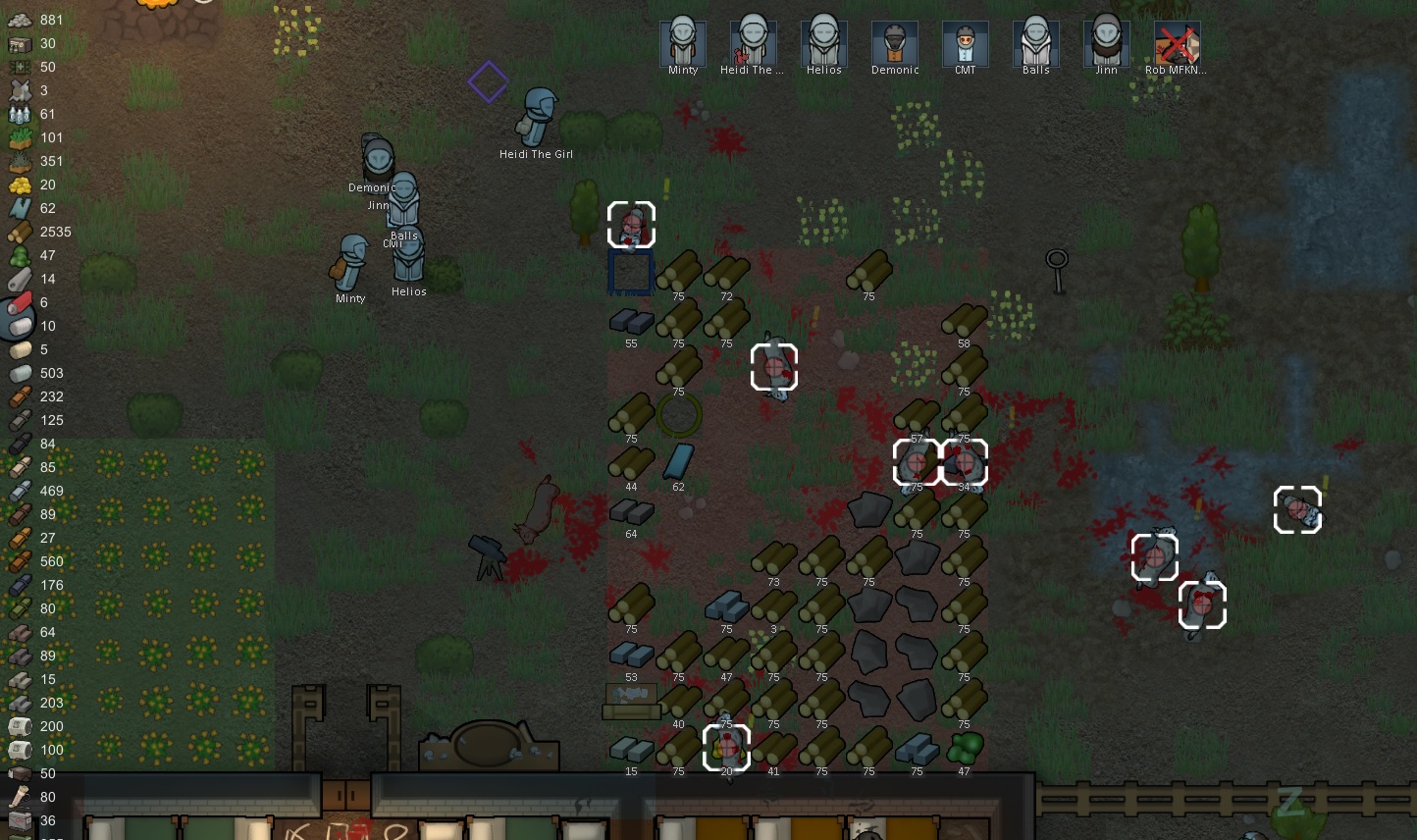Click the cloth roll icon showing 503
This screenshot has width=1417, height=840.
pos(18,373)
